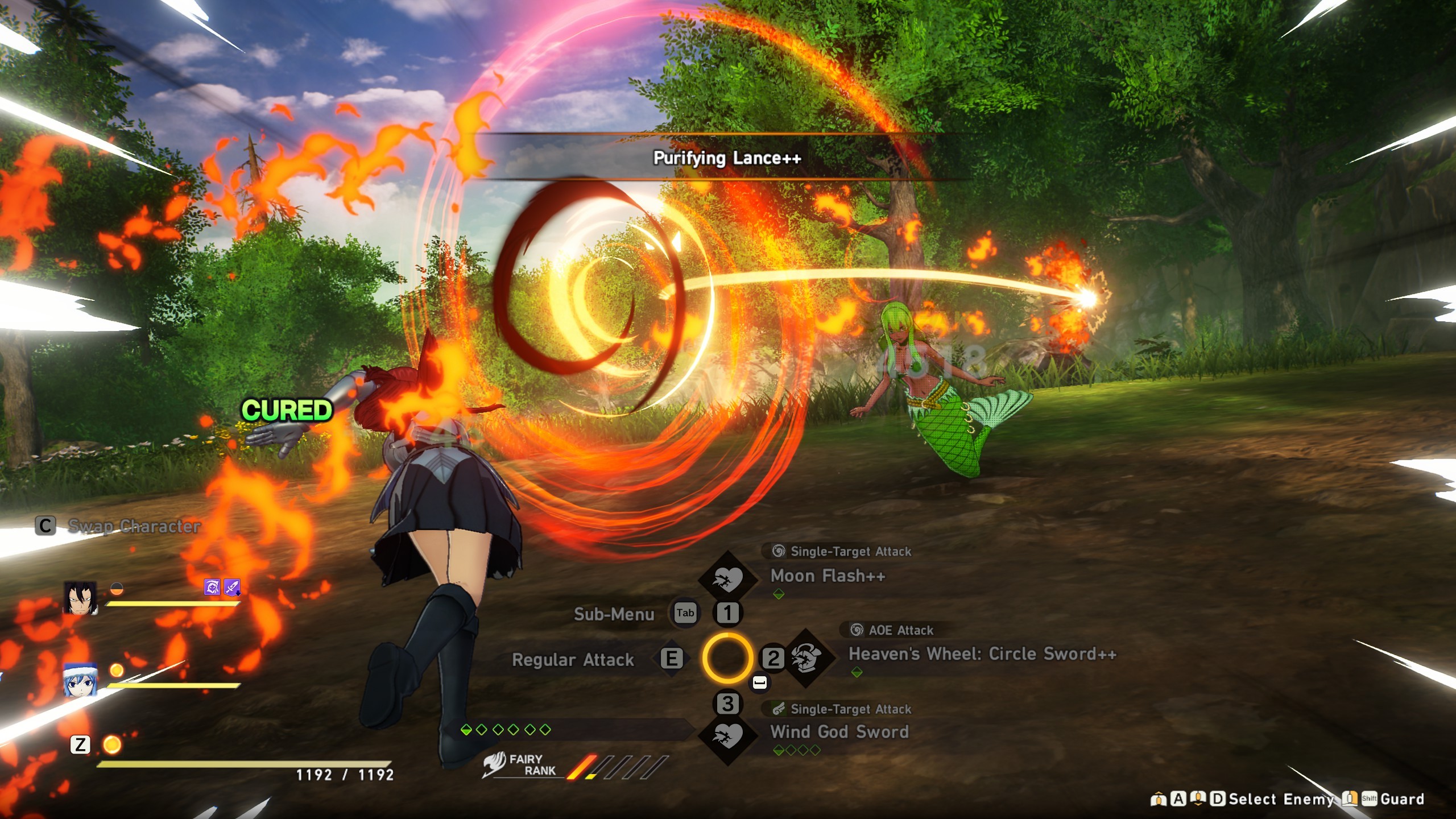This screenshot has height=819, width=1456.
Task: Open the Sub-Menu option
Action: (x=614, y=614)
